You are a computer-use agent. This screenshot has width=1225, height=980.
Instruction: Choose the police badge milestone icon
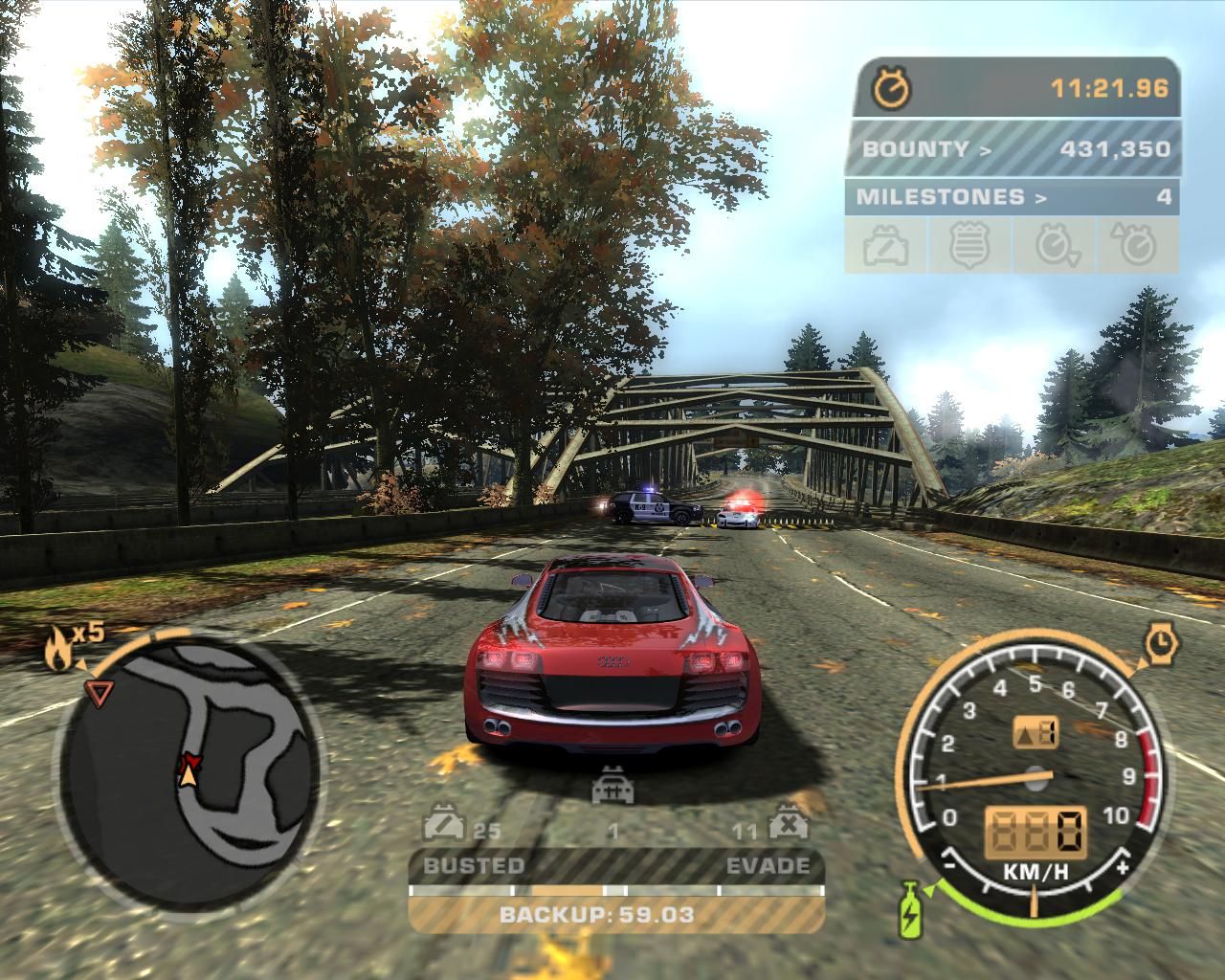tap(969, 246)
